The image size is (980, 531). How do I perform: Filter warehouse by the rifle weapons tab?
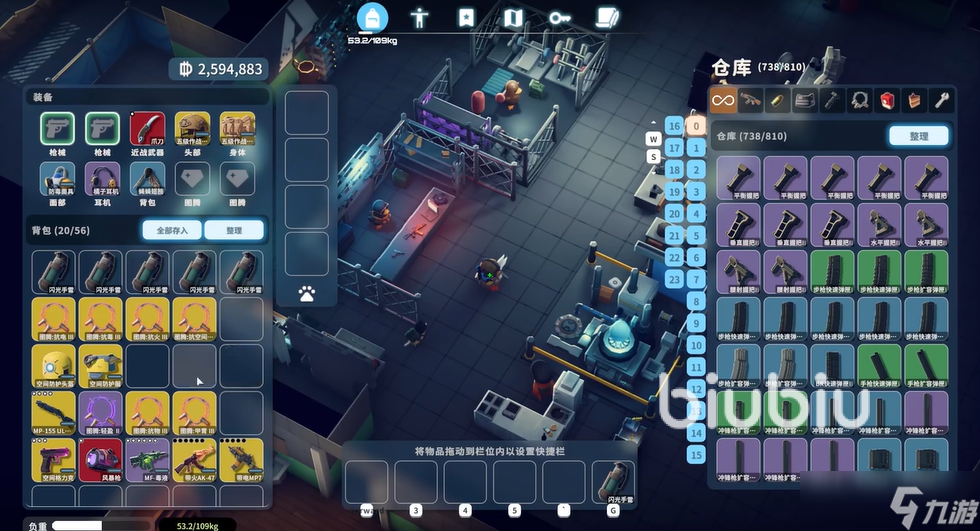pyautogui.click(x=750, y=99)
